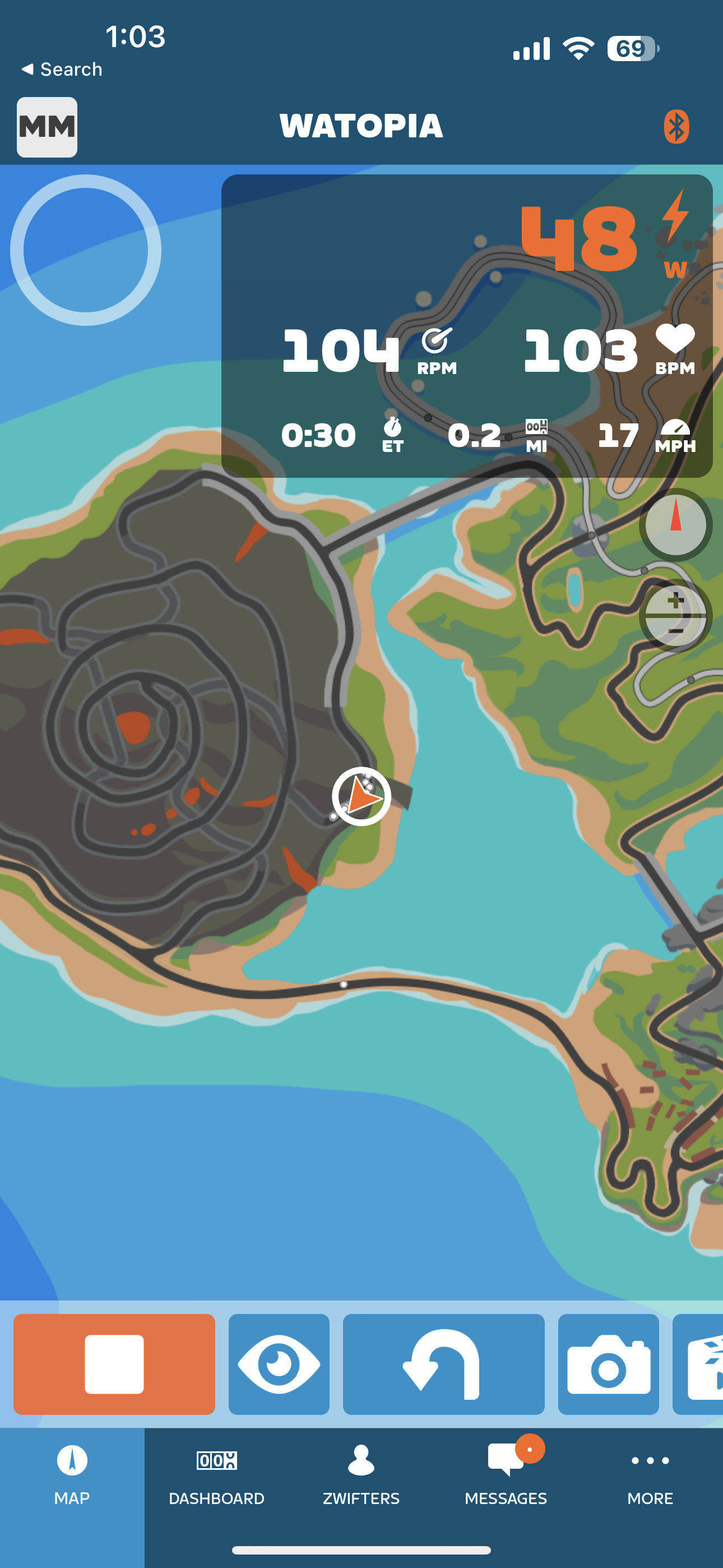Make a U-turn using the U-turn icon
This screenshot has height=1568, width=723.
pyautogui.click(x=443, y=1363)
